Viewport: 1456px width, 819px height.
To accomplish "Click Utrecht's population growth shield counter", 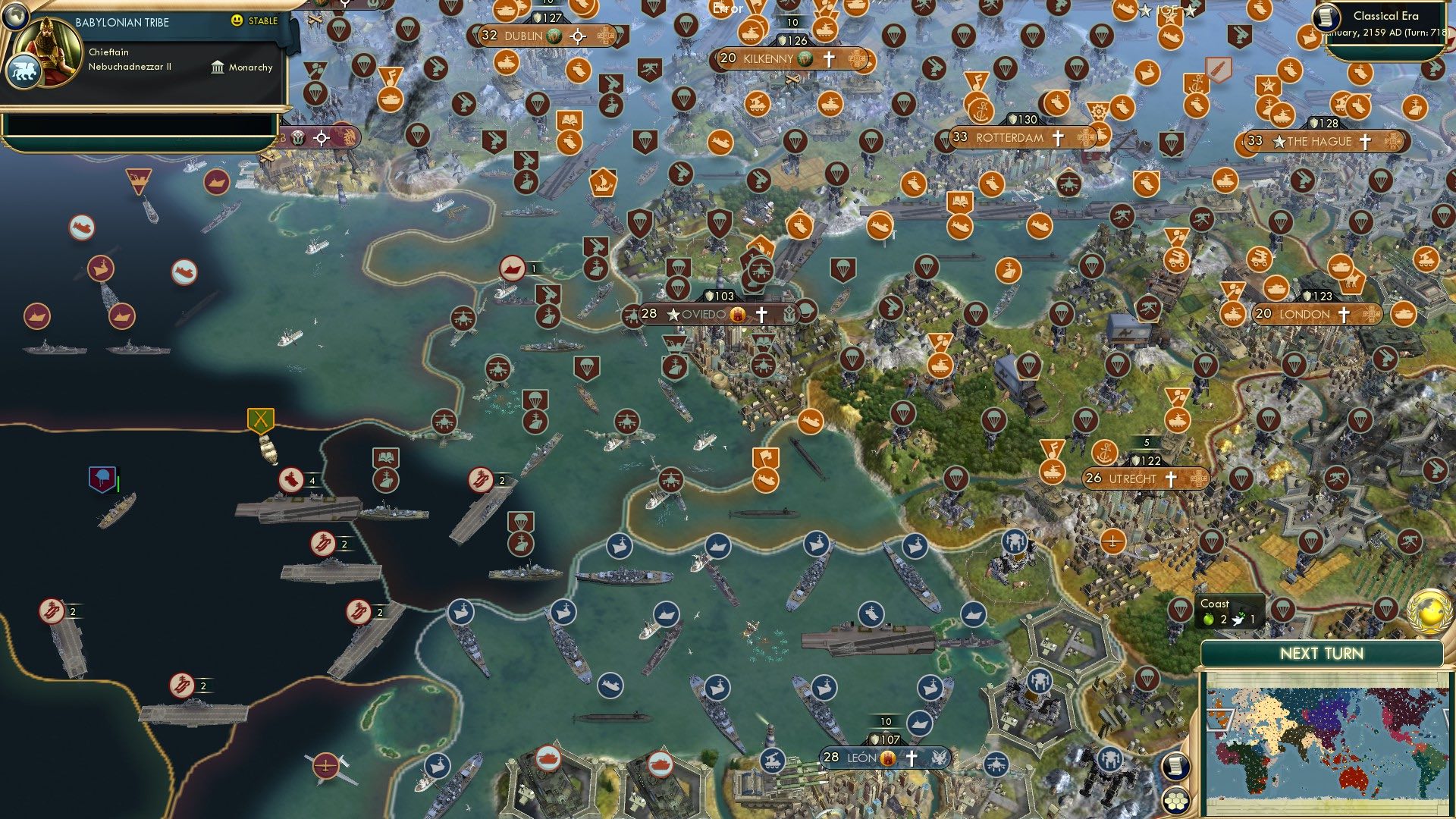I will (x=1147, y=460).
